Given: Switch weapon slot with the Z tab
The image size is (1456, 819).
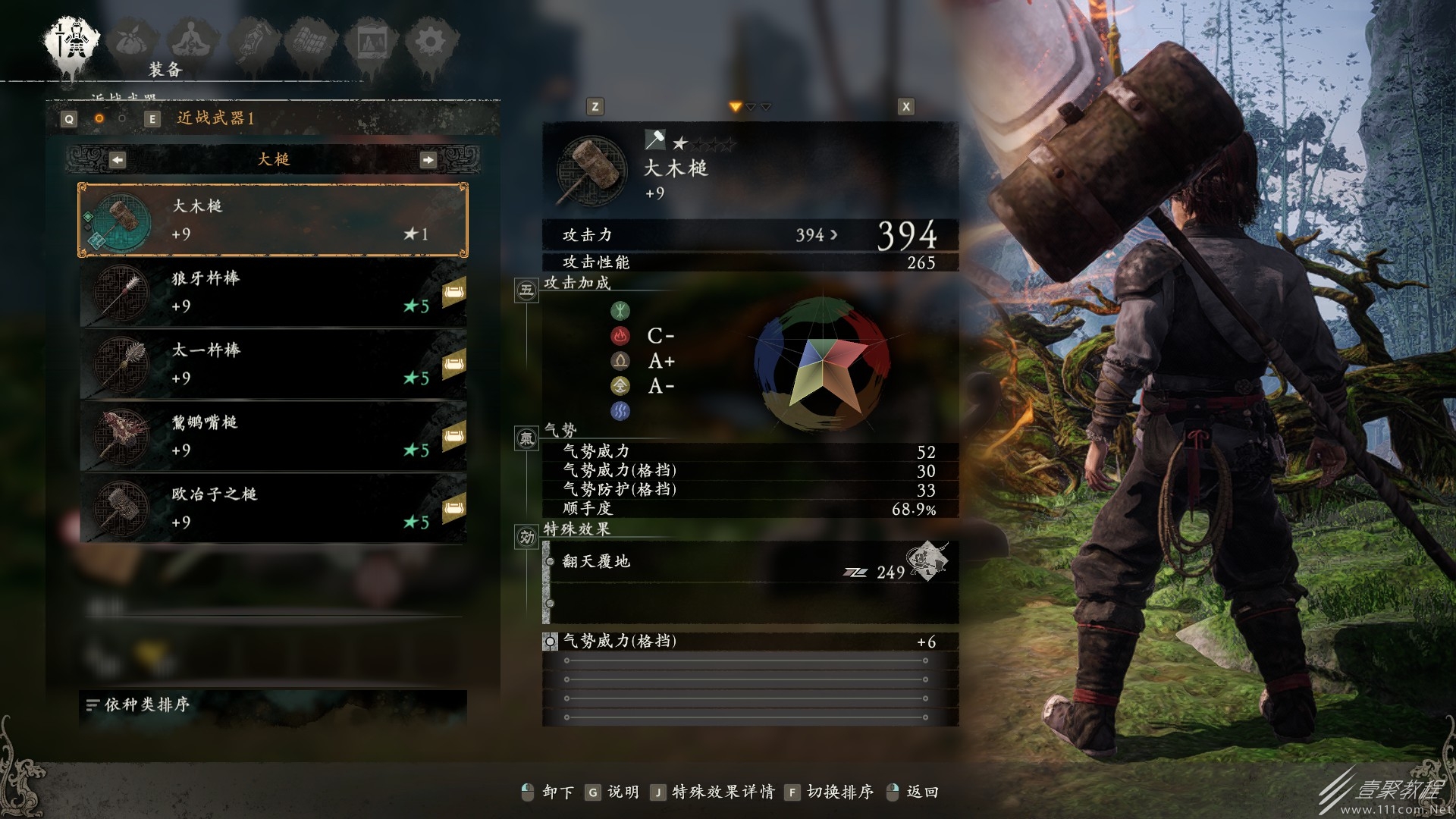Looking at the screenshot, I should (x=595, y=106).
